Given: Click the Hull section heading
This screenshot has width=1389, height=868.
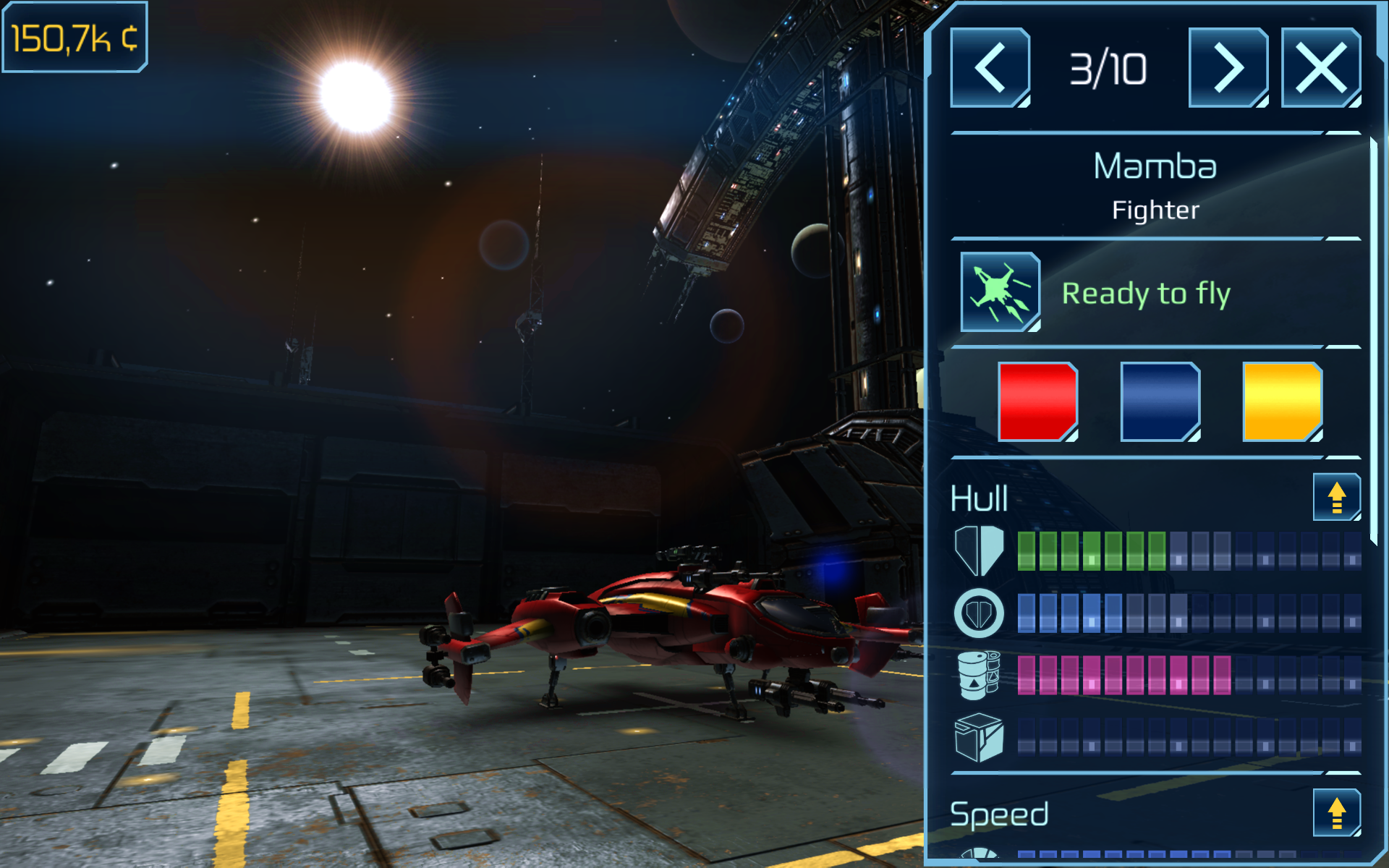Looking at the screenshot, I should click(x=979, y=497).
